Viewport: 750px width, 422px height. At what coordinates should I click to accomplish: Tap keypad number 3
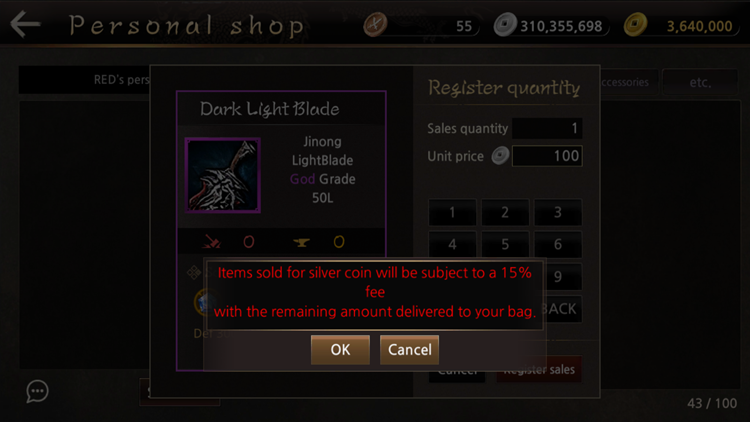point(558,212)
